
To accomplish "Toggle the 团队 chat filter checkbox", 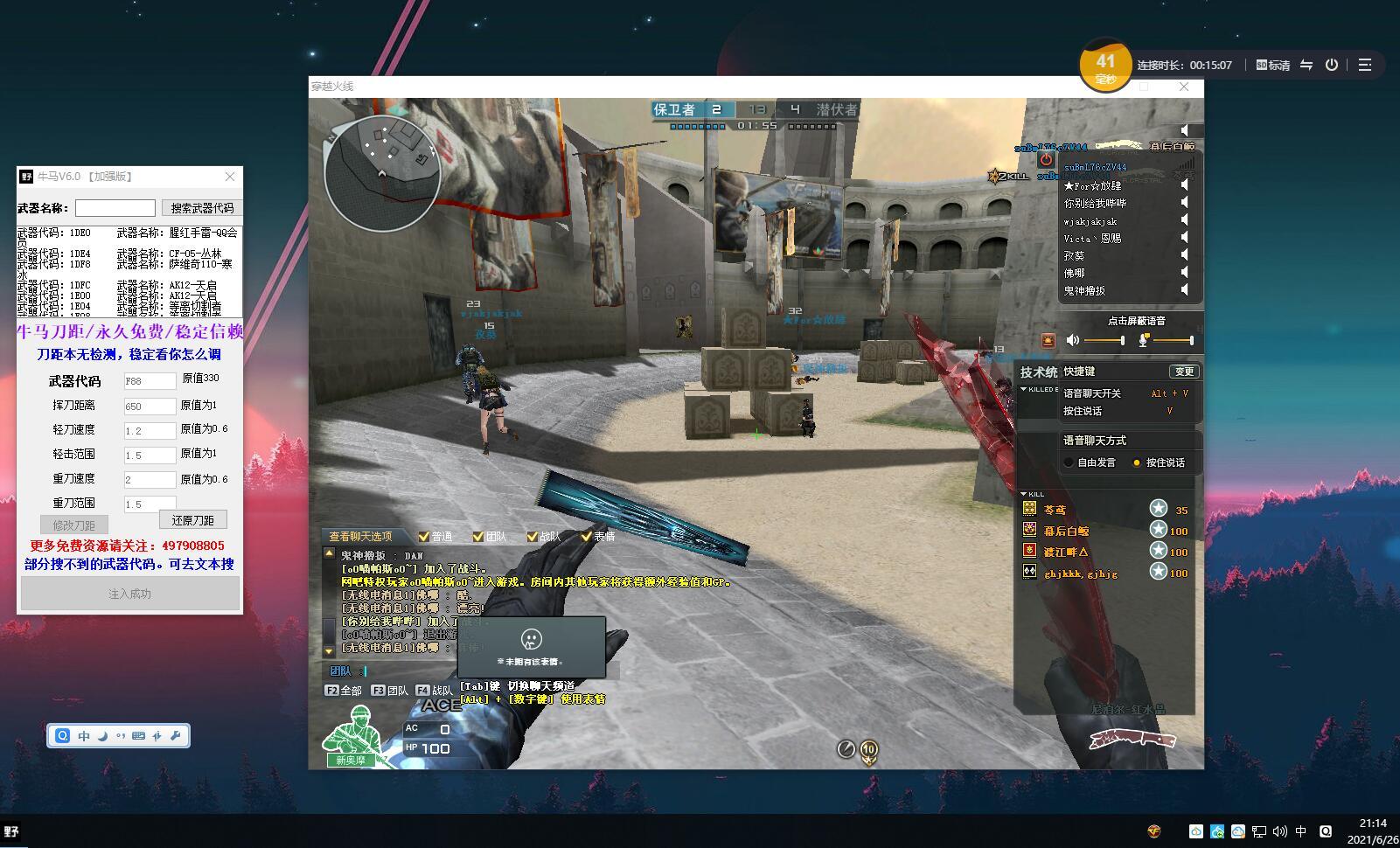I will tap(477, 537).
